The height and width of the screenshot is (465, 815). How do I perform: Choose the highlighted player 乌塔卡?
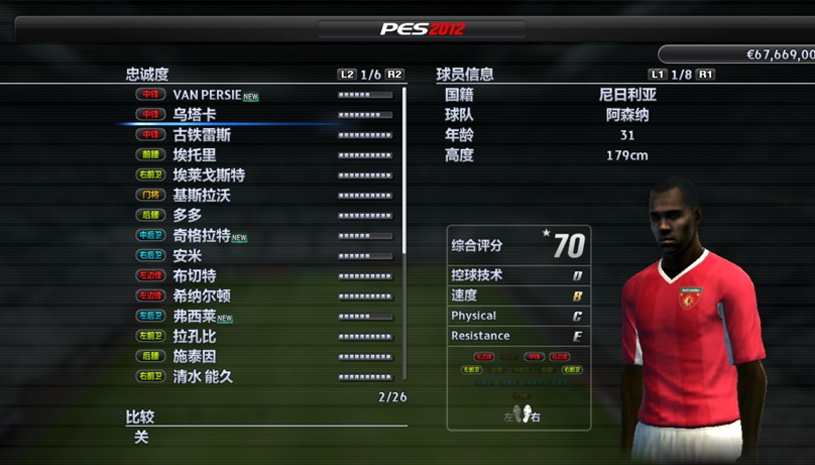pos(195,115)
